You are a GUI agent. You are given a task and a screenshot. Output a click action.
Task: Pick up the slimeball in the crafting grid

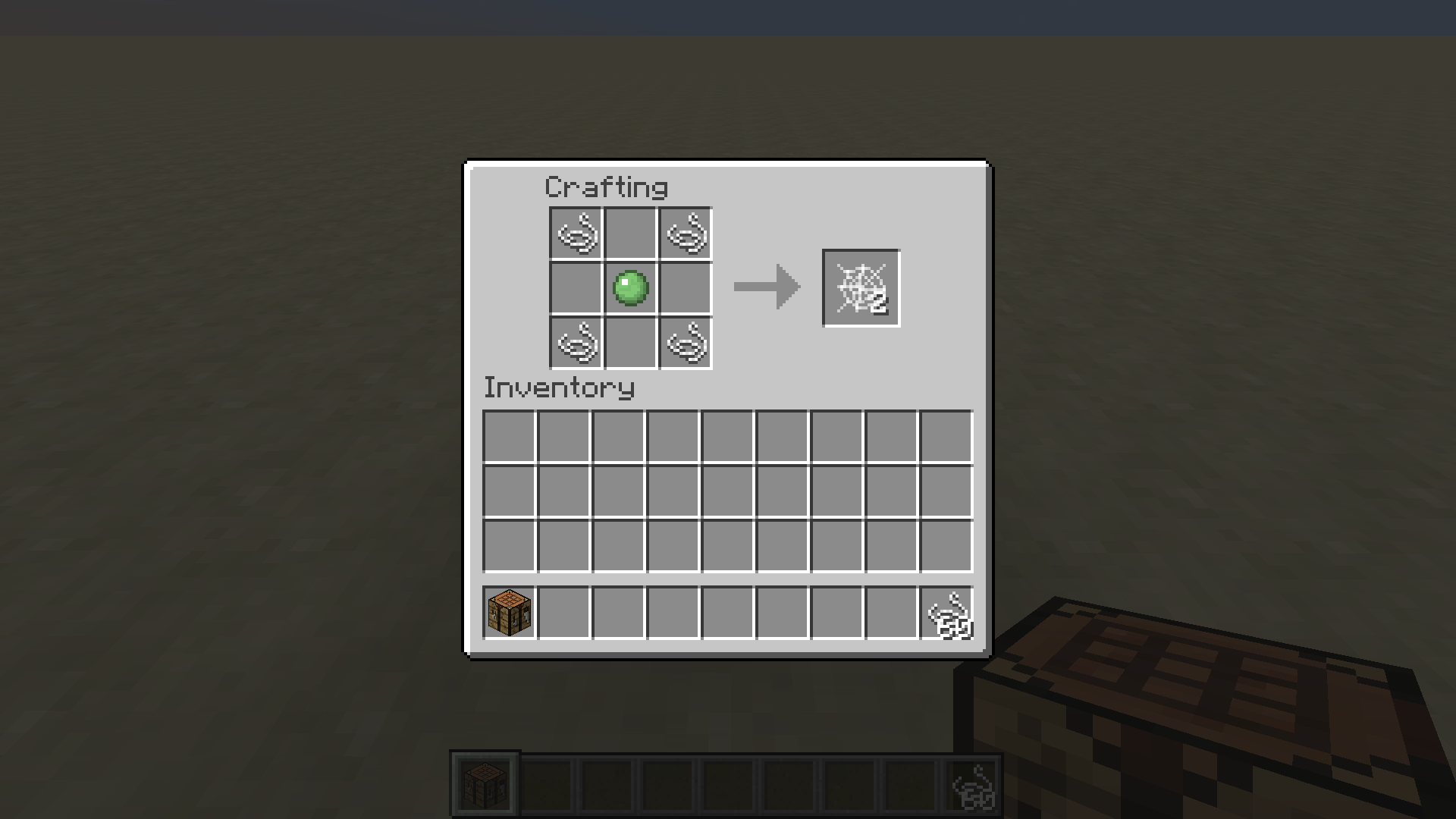[629, 288]
